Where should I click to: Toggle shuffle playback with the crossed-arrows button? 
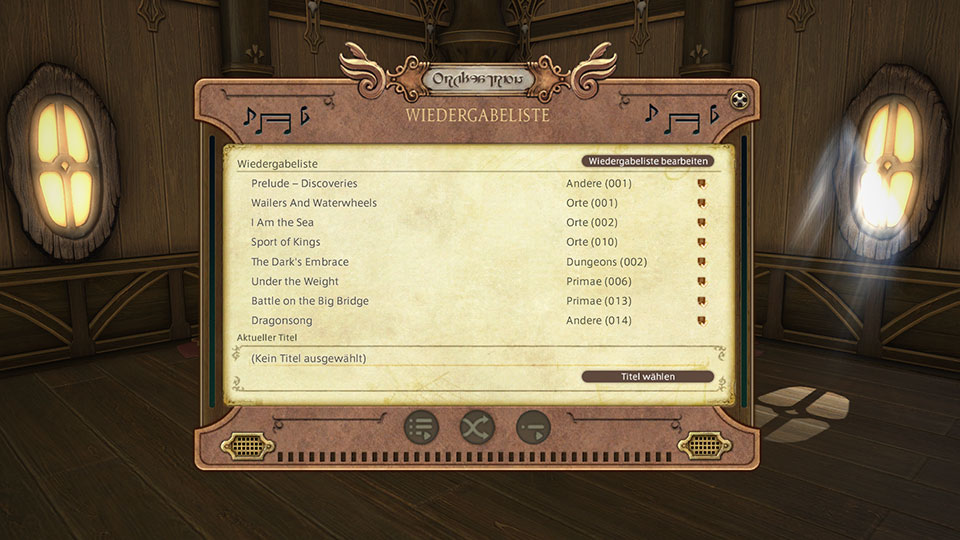(x=477, y=427)
